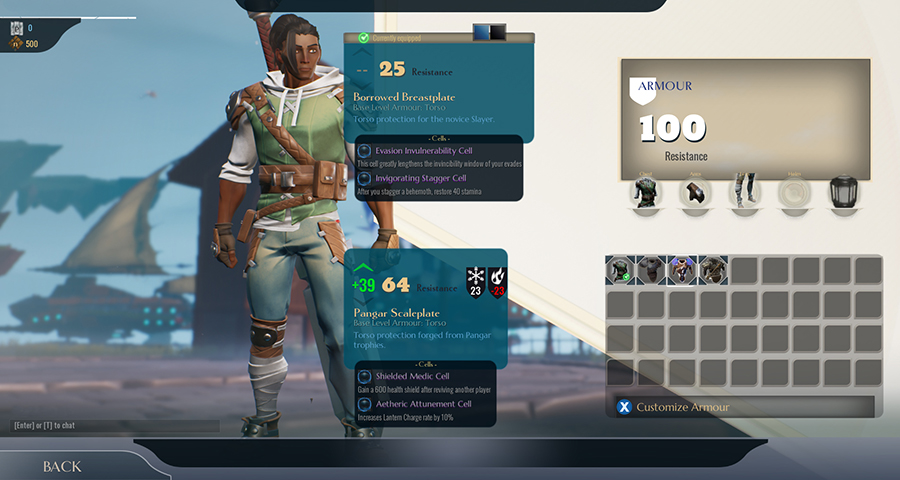View the Aetheric Attunement Cell entry

[x=423, y=403]
